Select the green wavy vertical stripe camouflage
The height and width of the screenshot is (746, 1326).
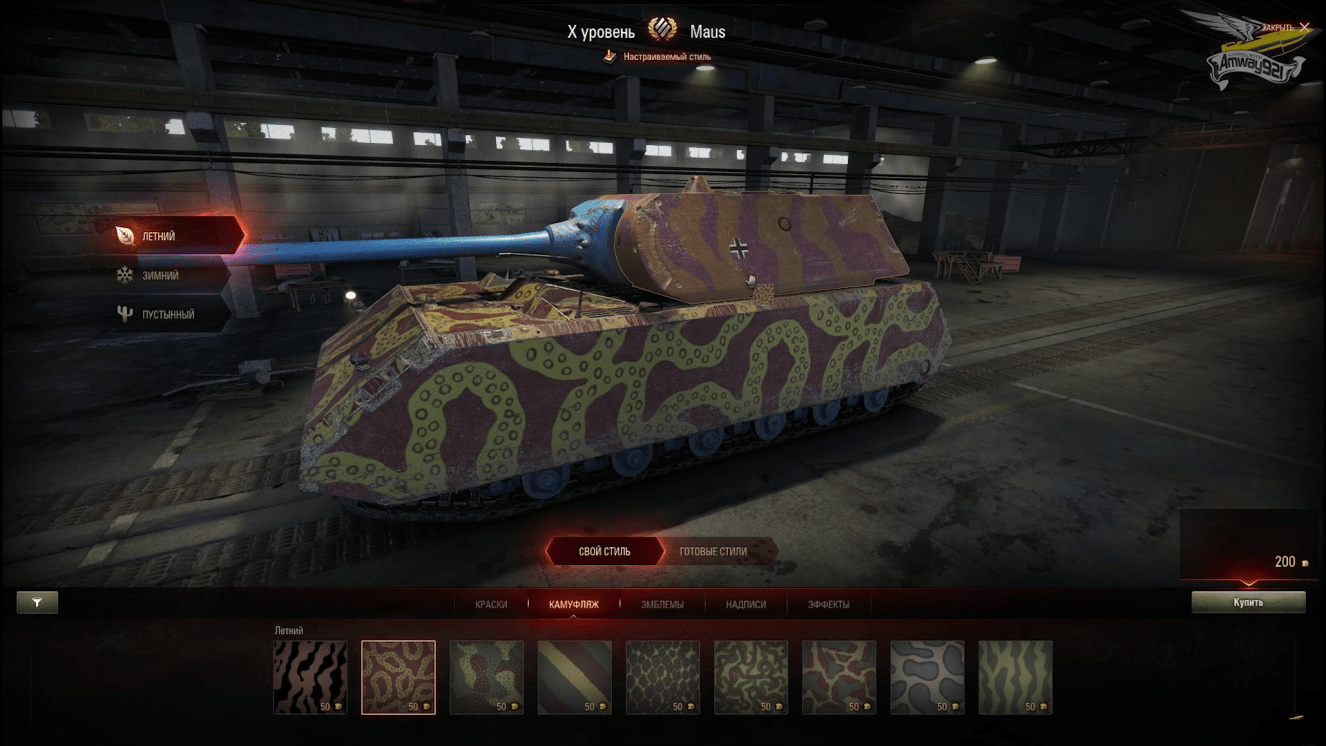click(1015, 677)
